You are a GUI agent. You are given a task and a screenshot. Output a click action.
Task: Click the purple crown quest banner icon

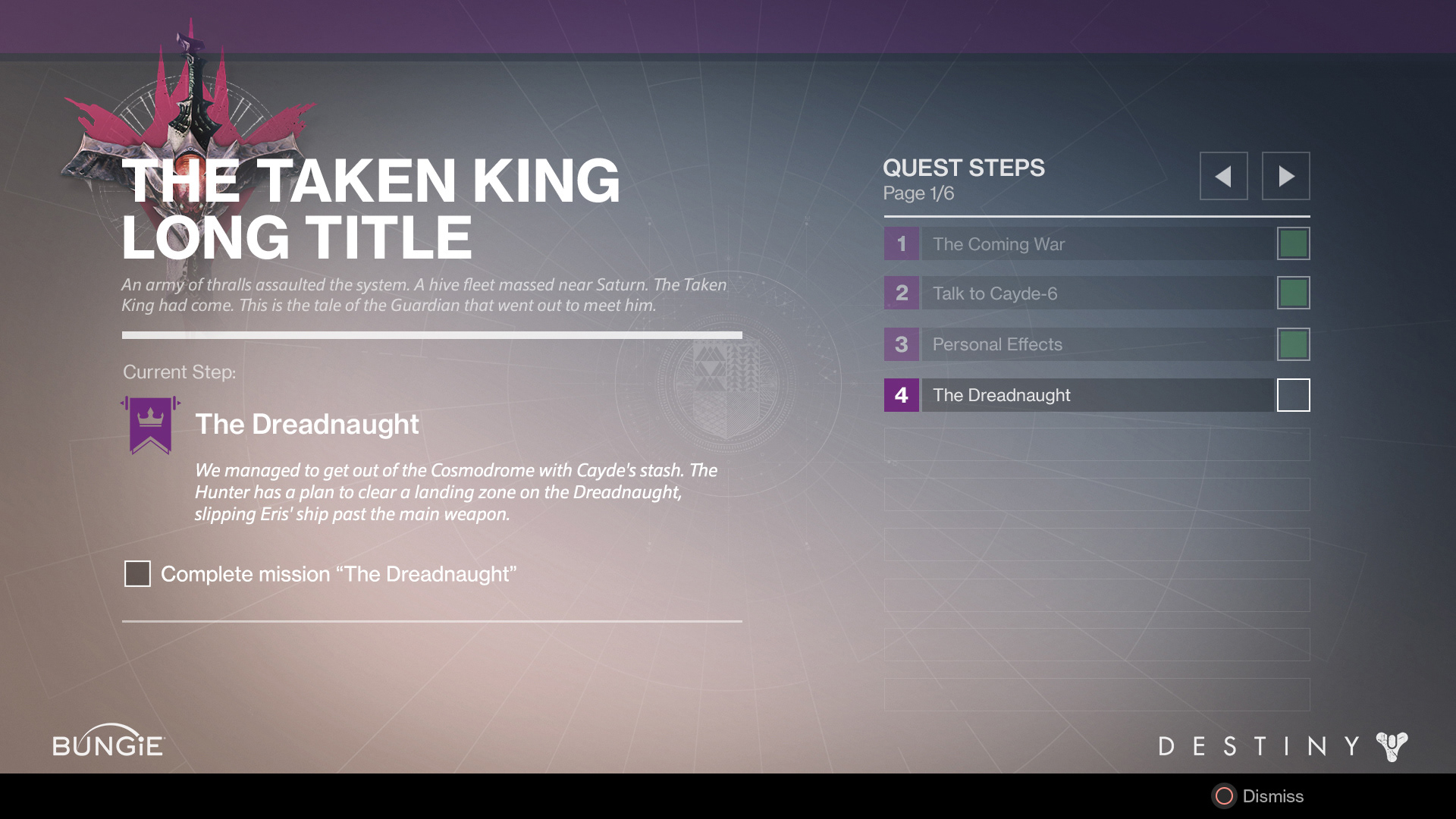click(150, 425)
